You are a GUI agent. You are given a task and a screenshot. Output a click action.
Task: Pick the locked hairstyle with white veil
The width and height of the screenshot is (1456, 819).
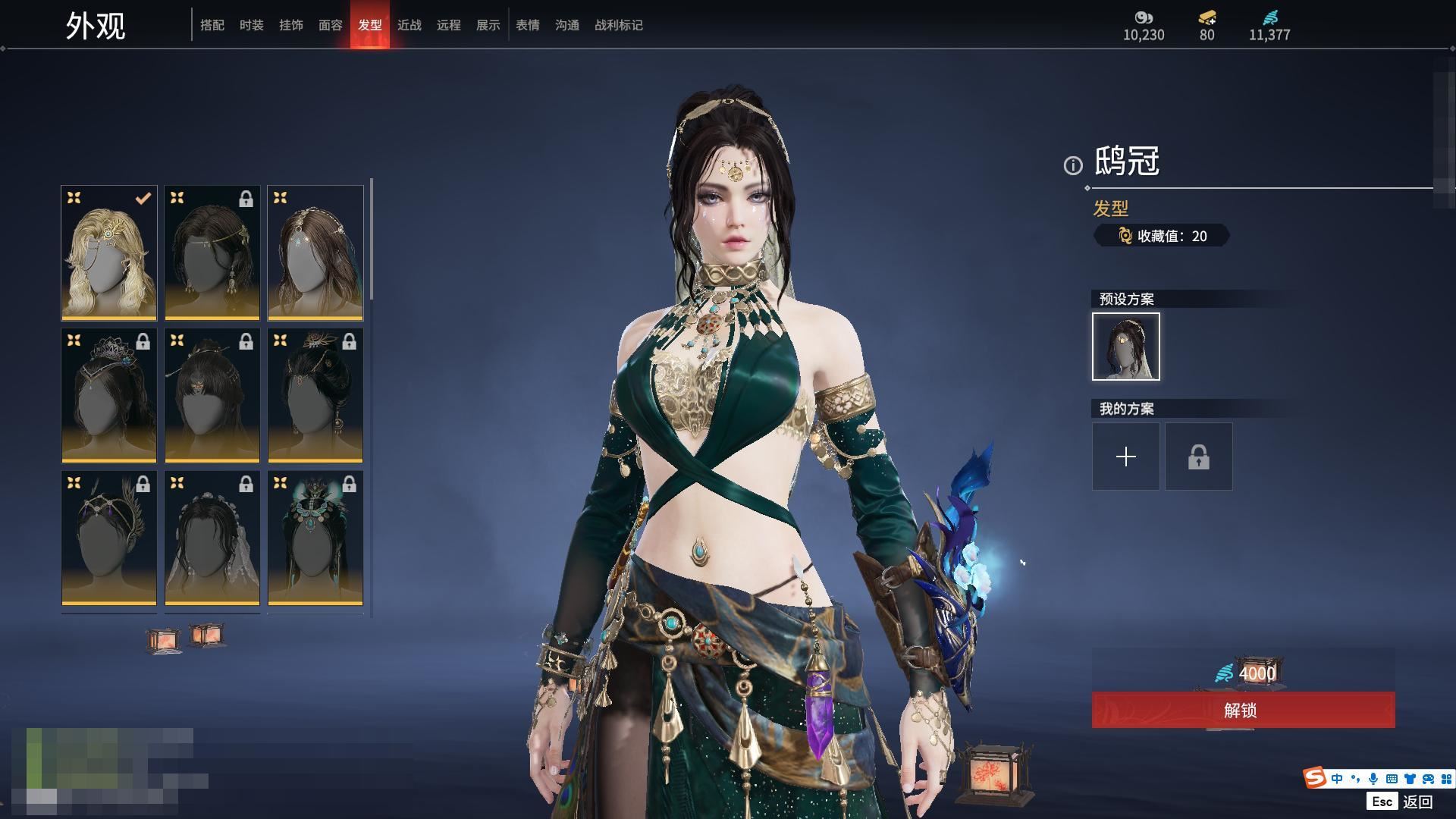[x=212, y=538]
